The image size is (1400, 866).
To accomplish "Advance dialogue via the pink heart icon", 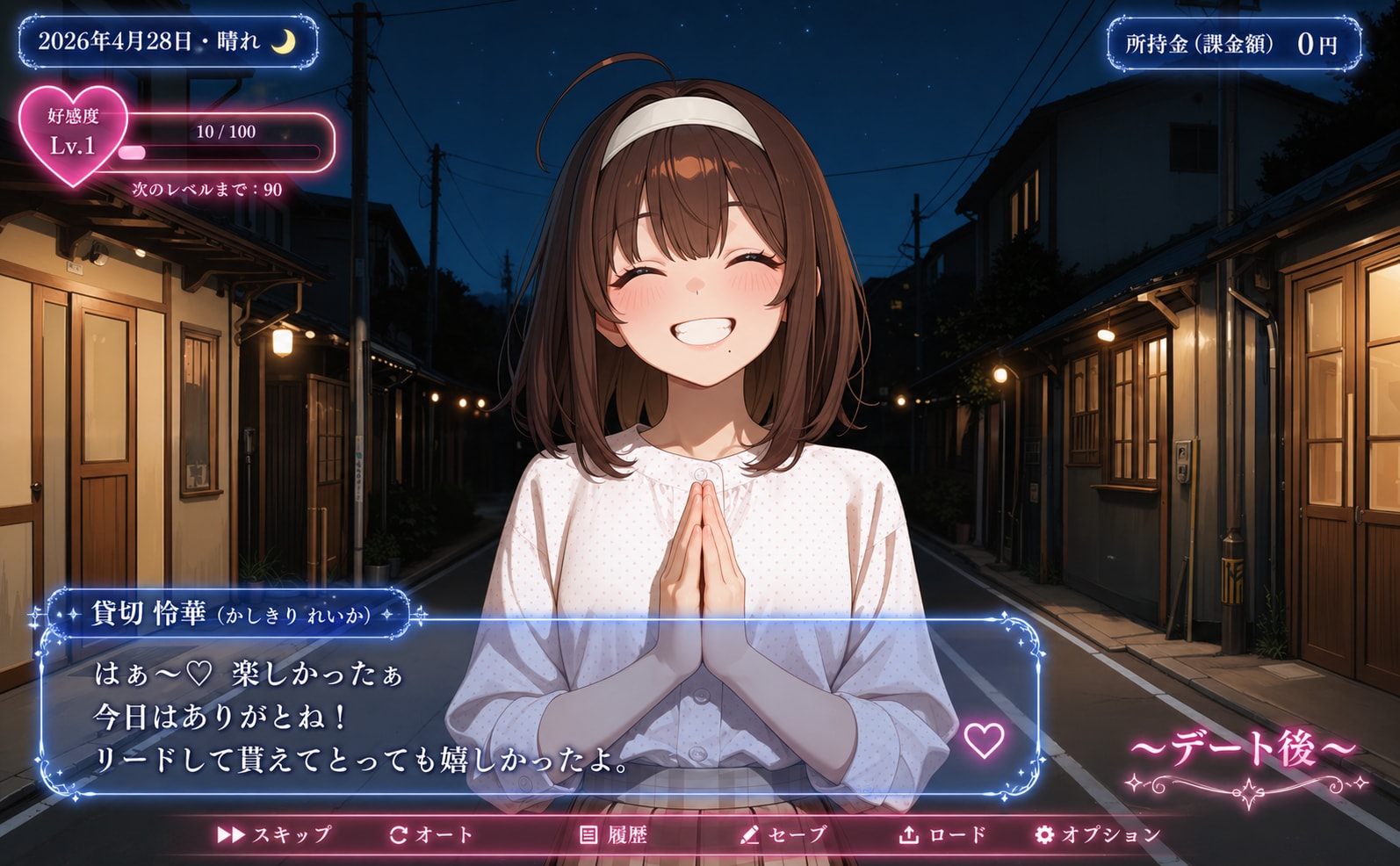I will point(984,740).
